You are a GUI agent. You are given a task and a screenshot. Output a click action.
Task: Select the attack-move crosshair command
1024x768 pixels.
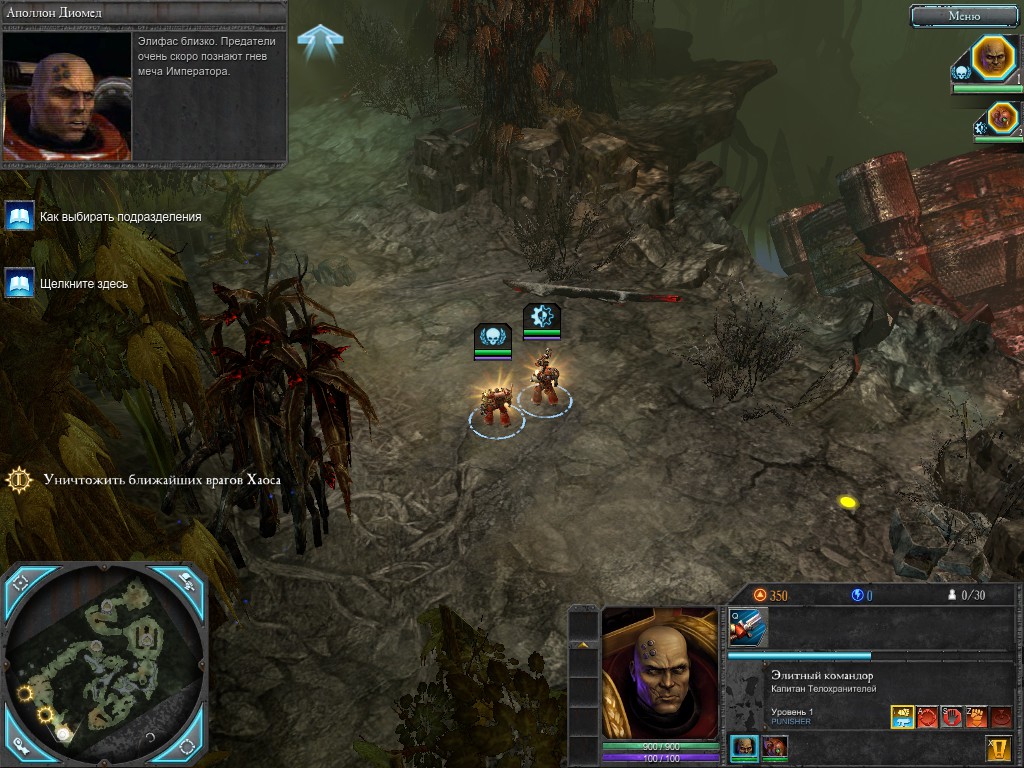(x=927, y=717)
